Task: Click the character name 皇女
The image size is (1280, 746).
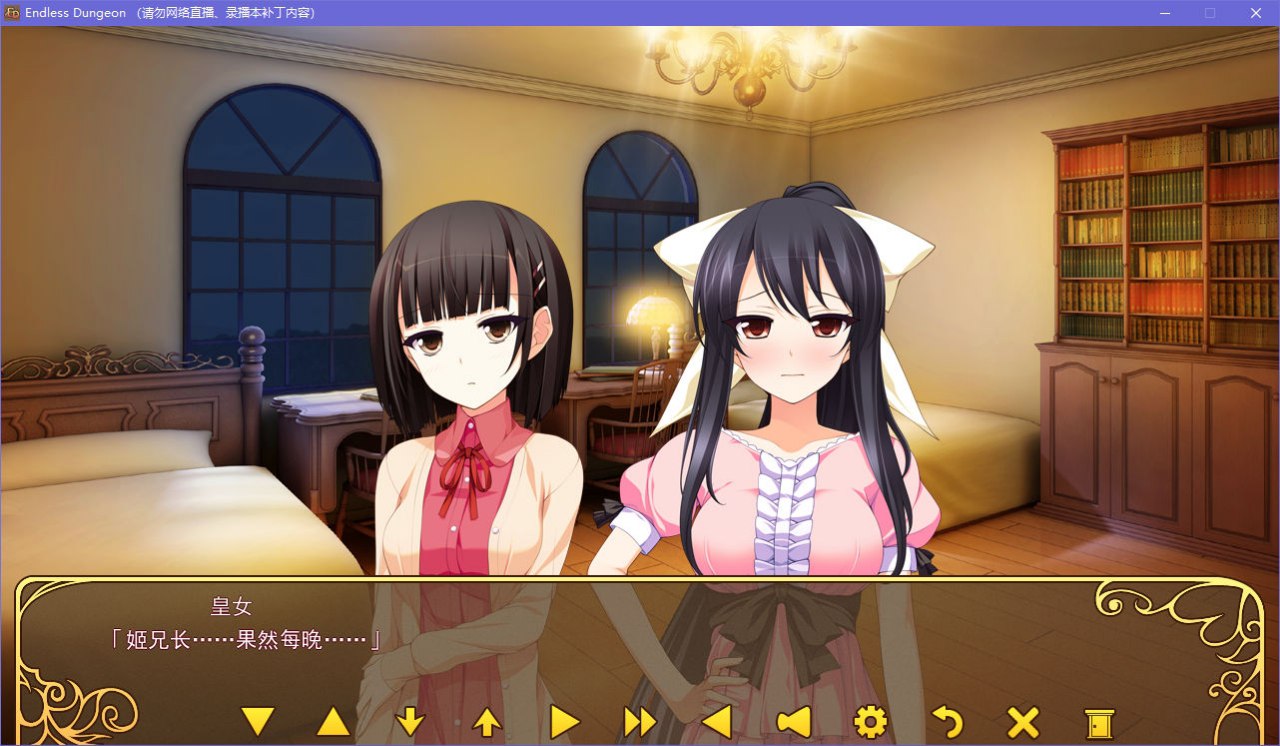Action: [228, 605]
